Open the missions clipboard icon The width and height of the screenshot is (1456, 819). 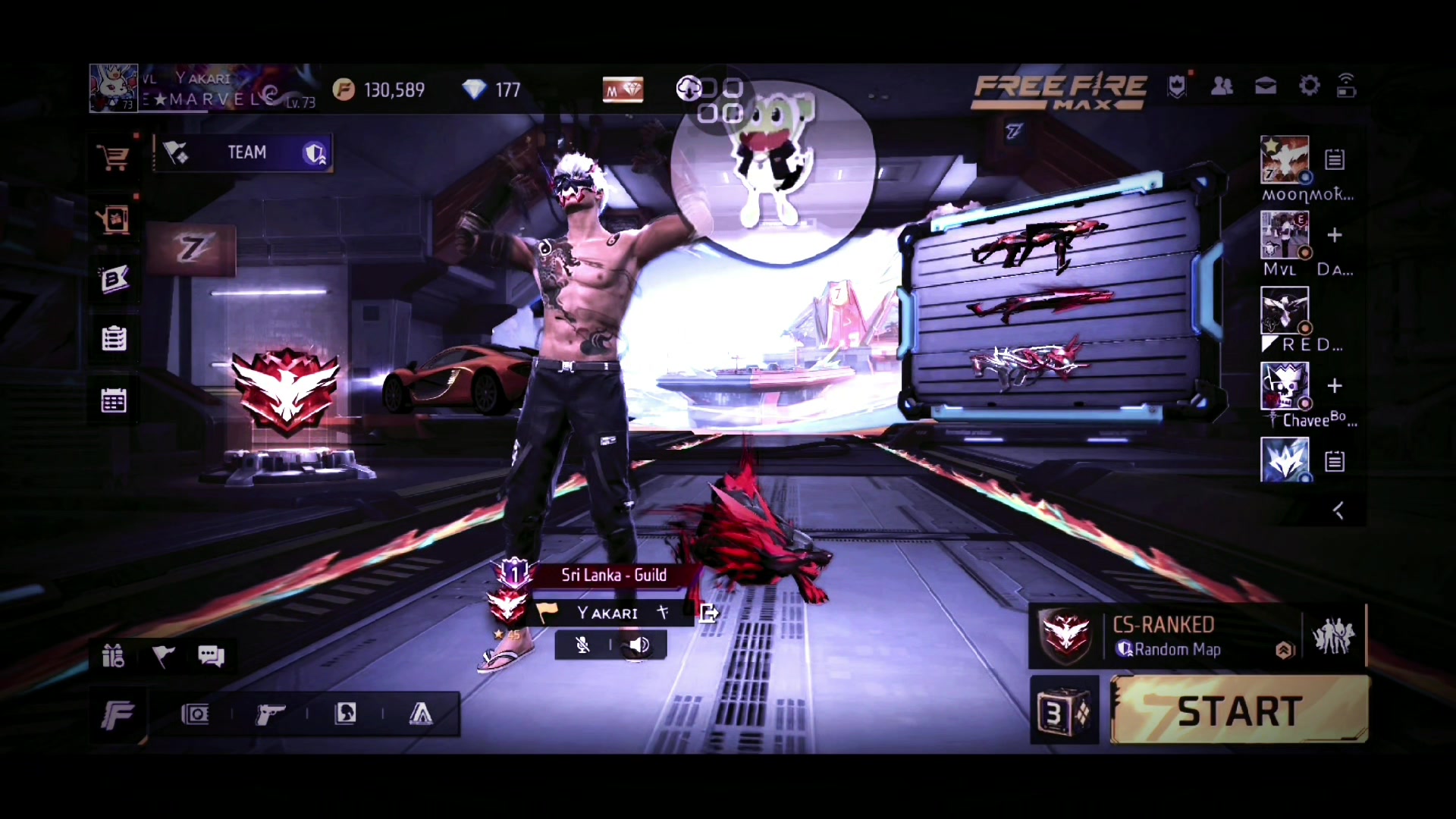coord(114,338)
